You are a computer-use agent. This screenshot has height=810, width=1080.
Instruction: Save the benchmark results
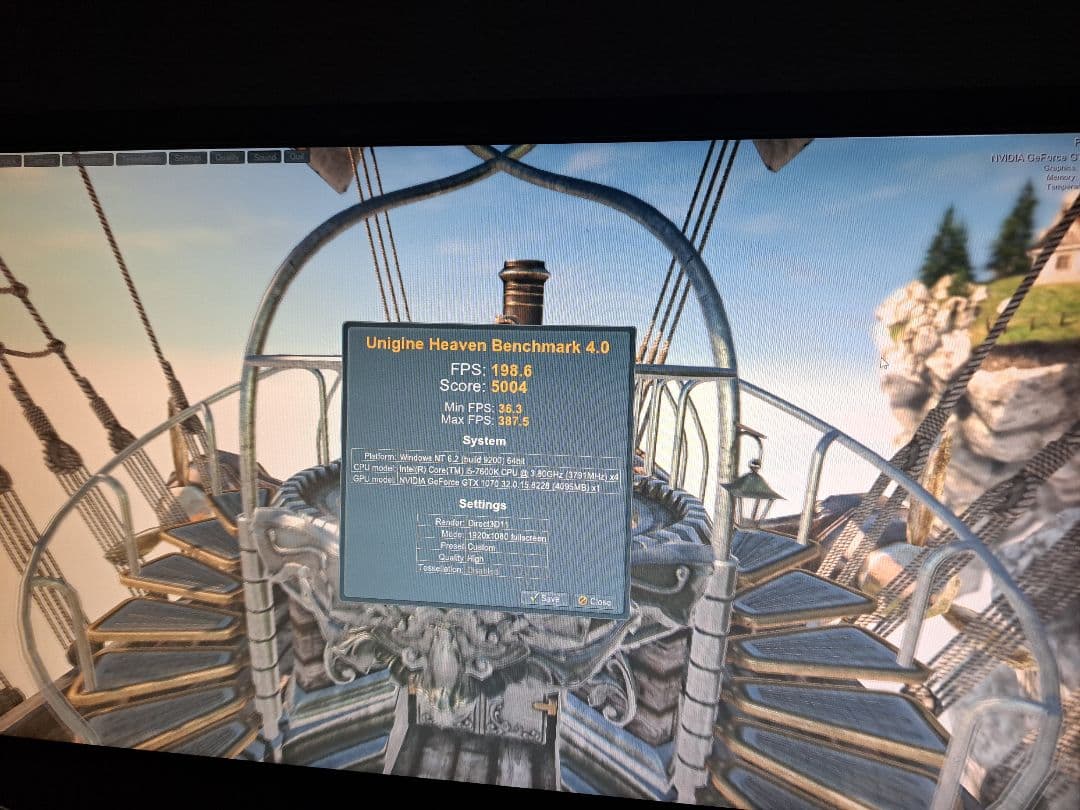coord(544,598)
